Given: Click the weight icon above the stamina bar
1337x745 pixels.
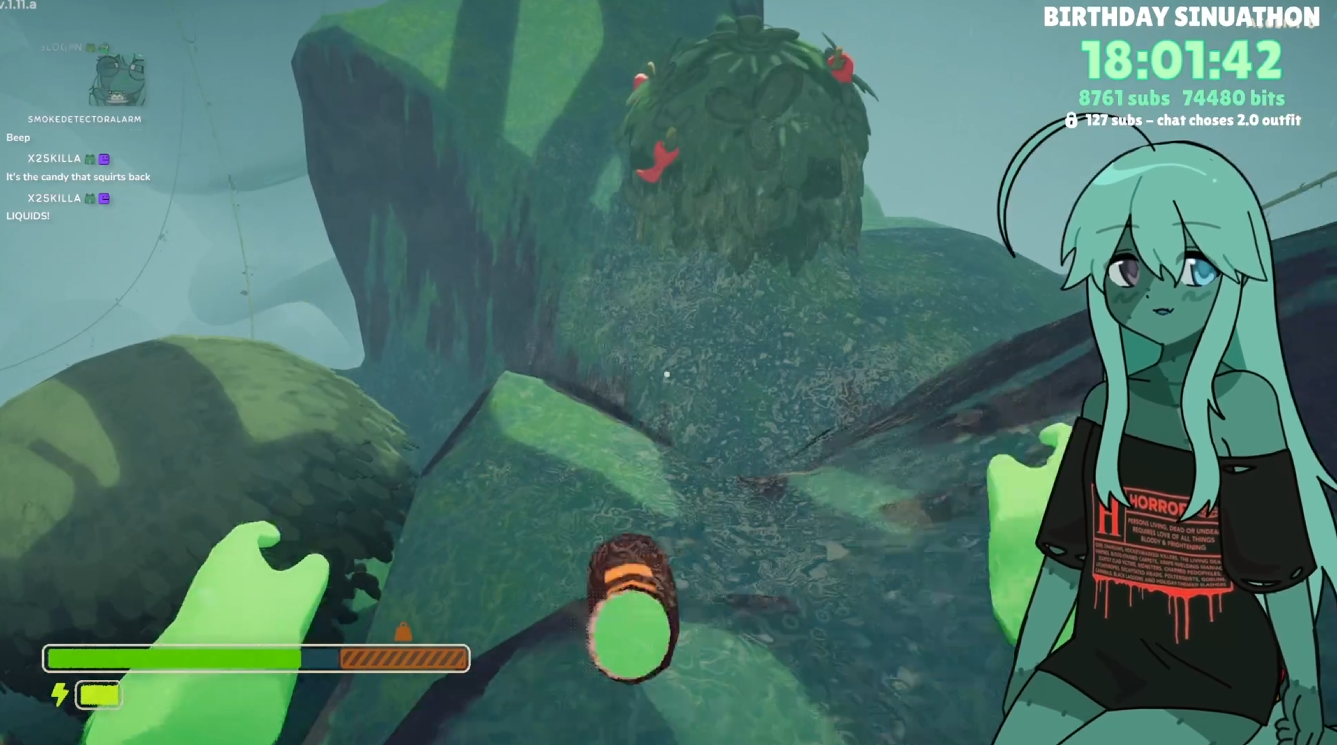Looking at the screenshot, I should click(403, 631).
